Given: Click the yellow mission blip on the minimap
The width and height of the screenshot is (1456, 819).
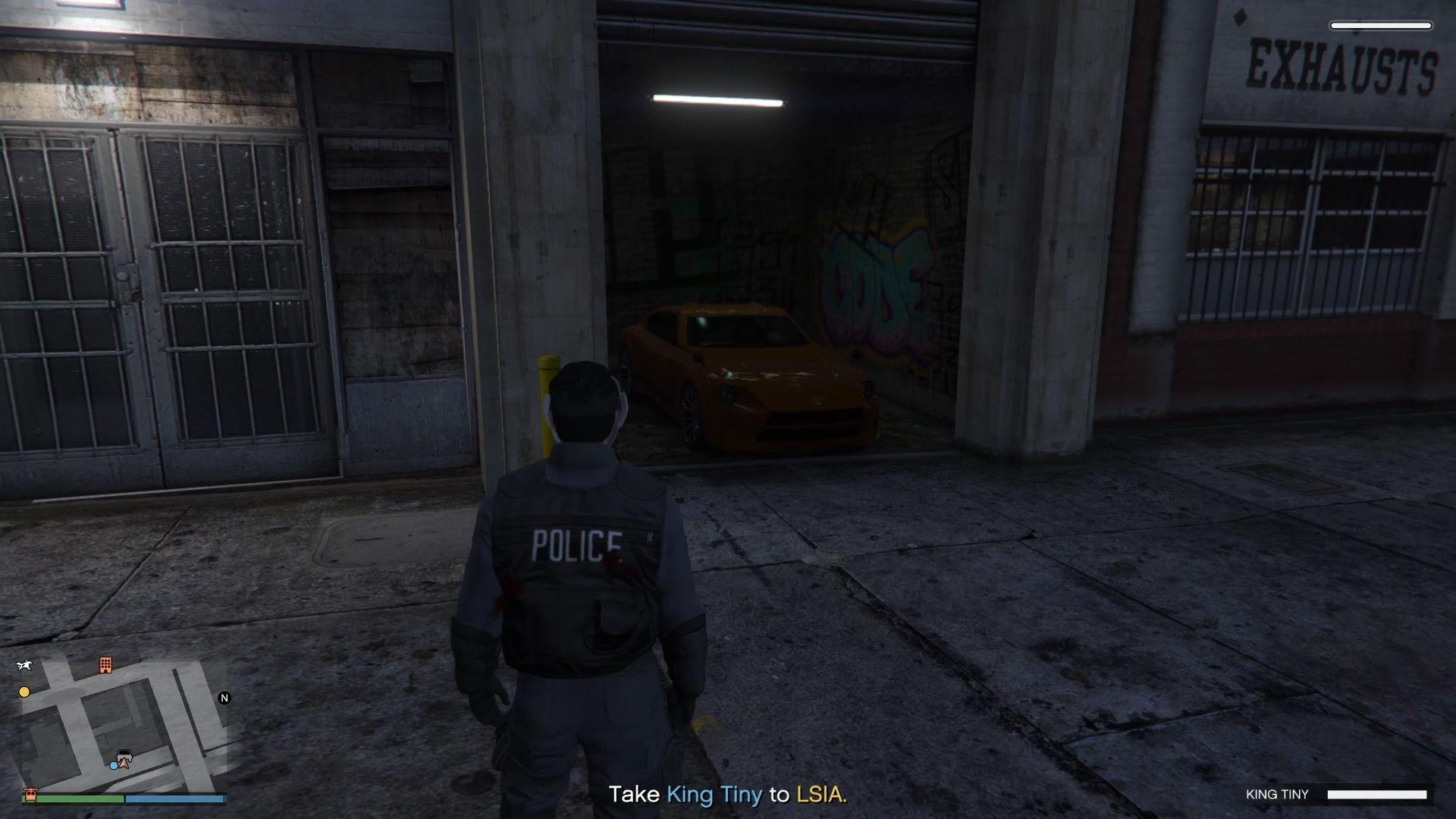Looking at the screenshot, I should (x=24, y=692).
